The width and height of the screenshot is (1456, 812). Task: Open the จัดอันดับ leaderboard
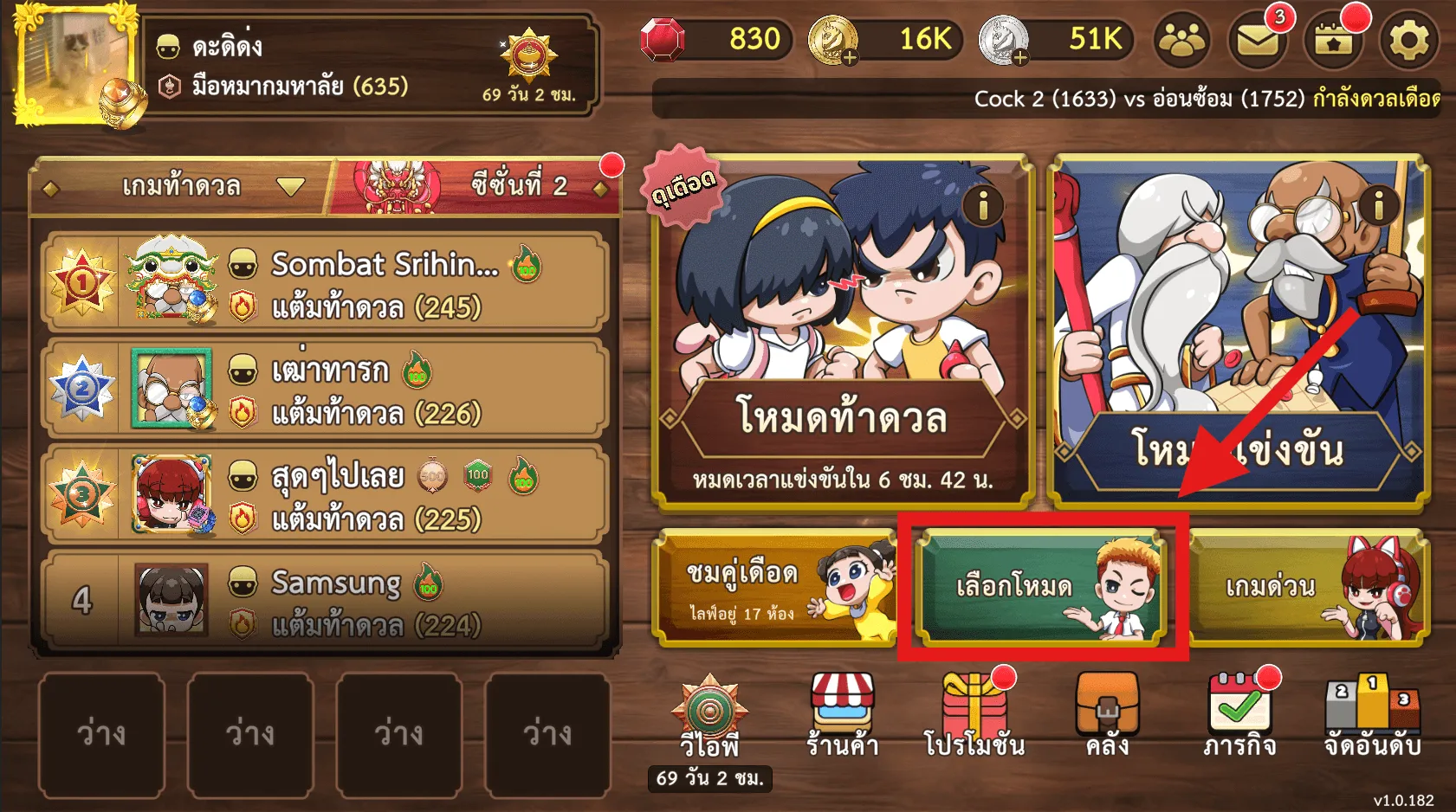pyautogui.click(x=1373, y=716)
